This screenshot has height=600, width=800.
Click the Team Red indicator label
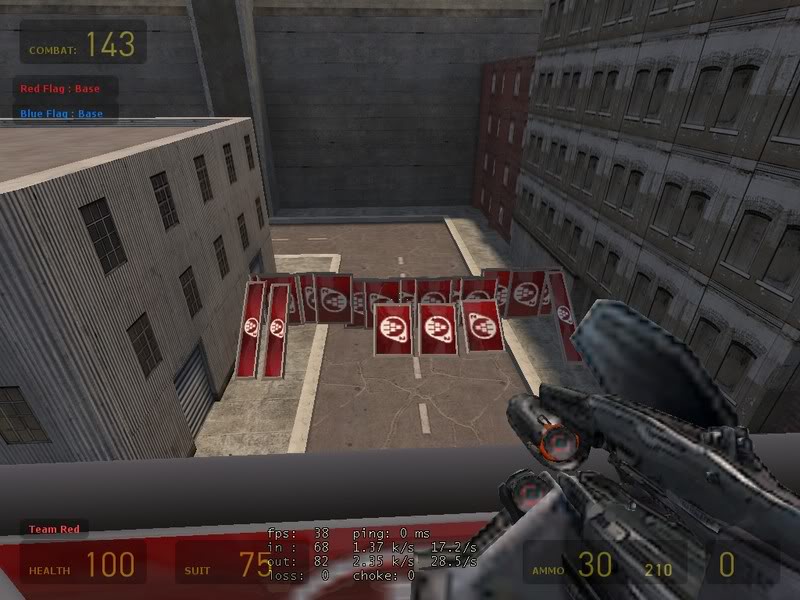pyautogui.click(x=55, y=529)
